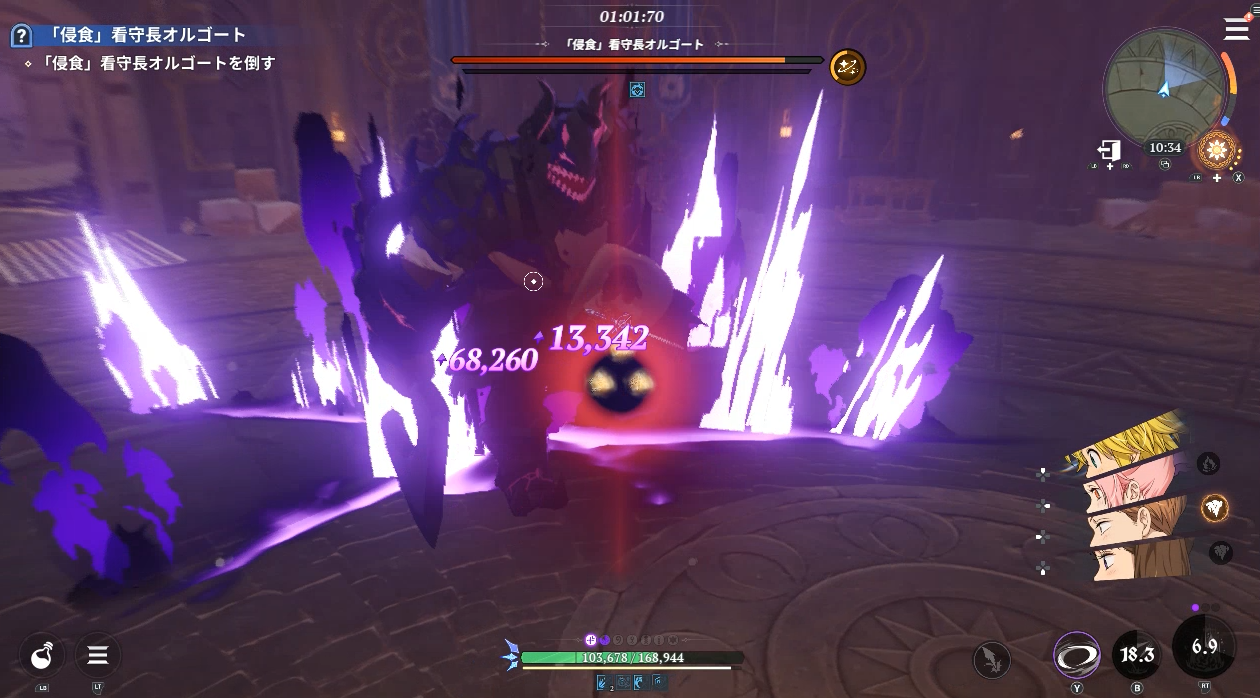Click the boss's gold status emblem
The image size is (1260, 698).
click(847, 67)
